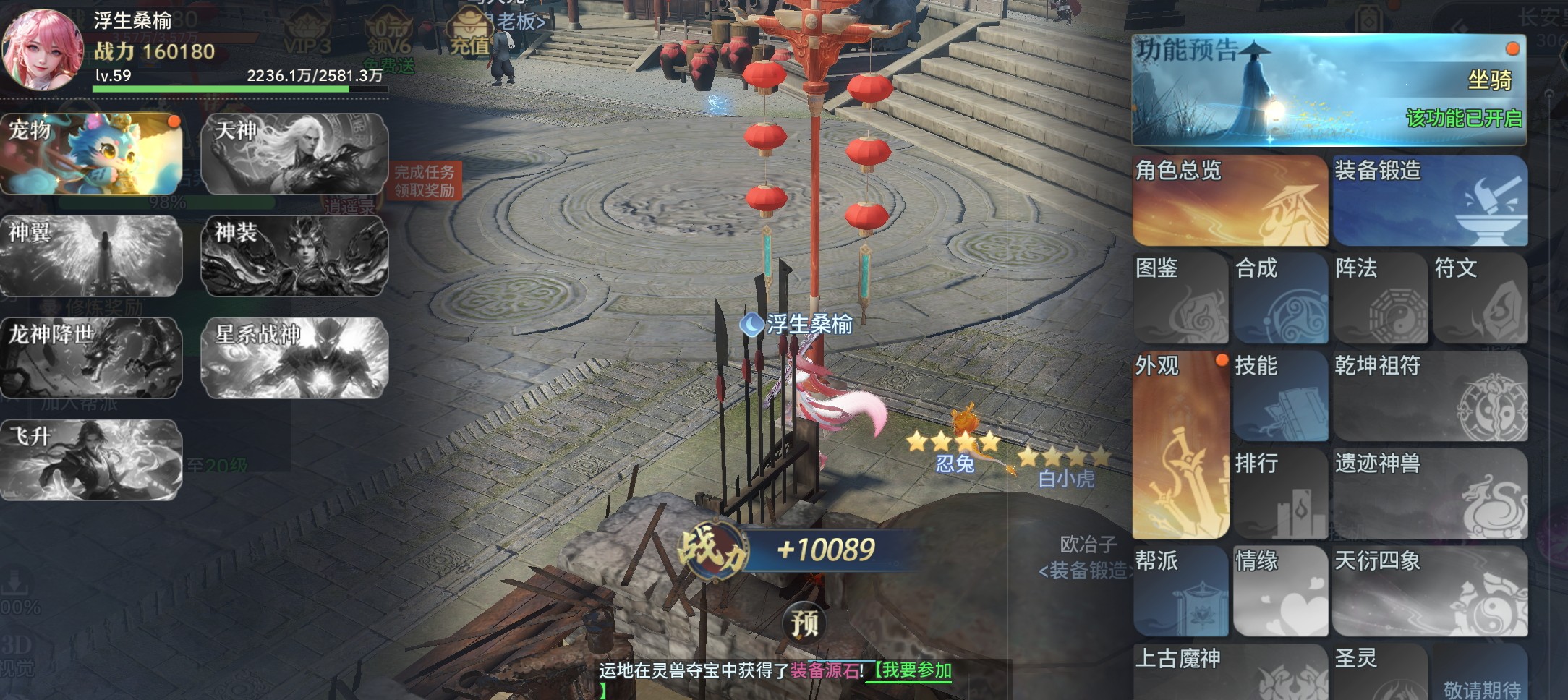Open the 技能 skills tile
The height and width of the screenshot is (700, 1568).
(1280, 396)
